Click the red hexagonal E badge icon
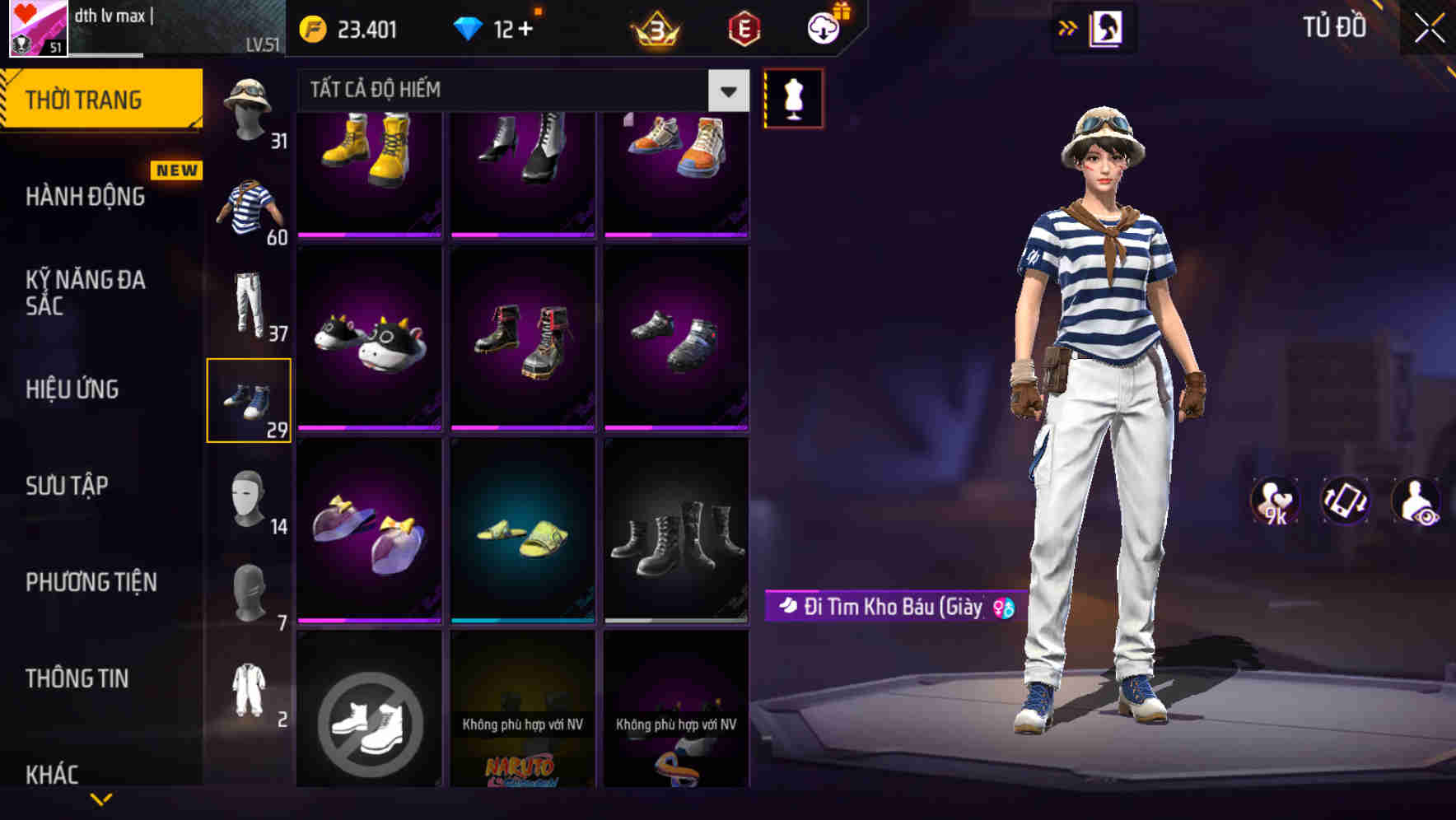This screenshot has width=1456, height=820. 740,27
